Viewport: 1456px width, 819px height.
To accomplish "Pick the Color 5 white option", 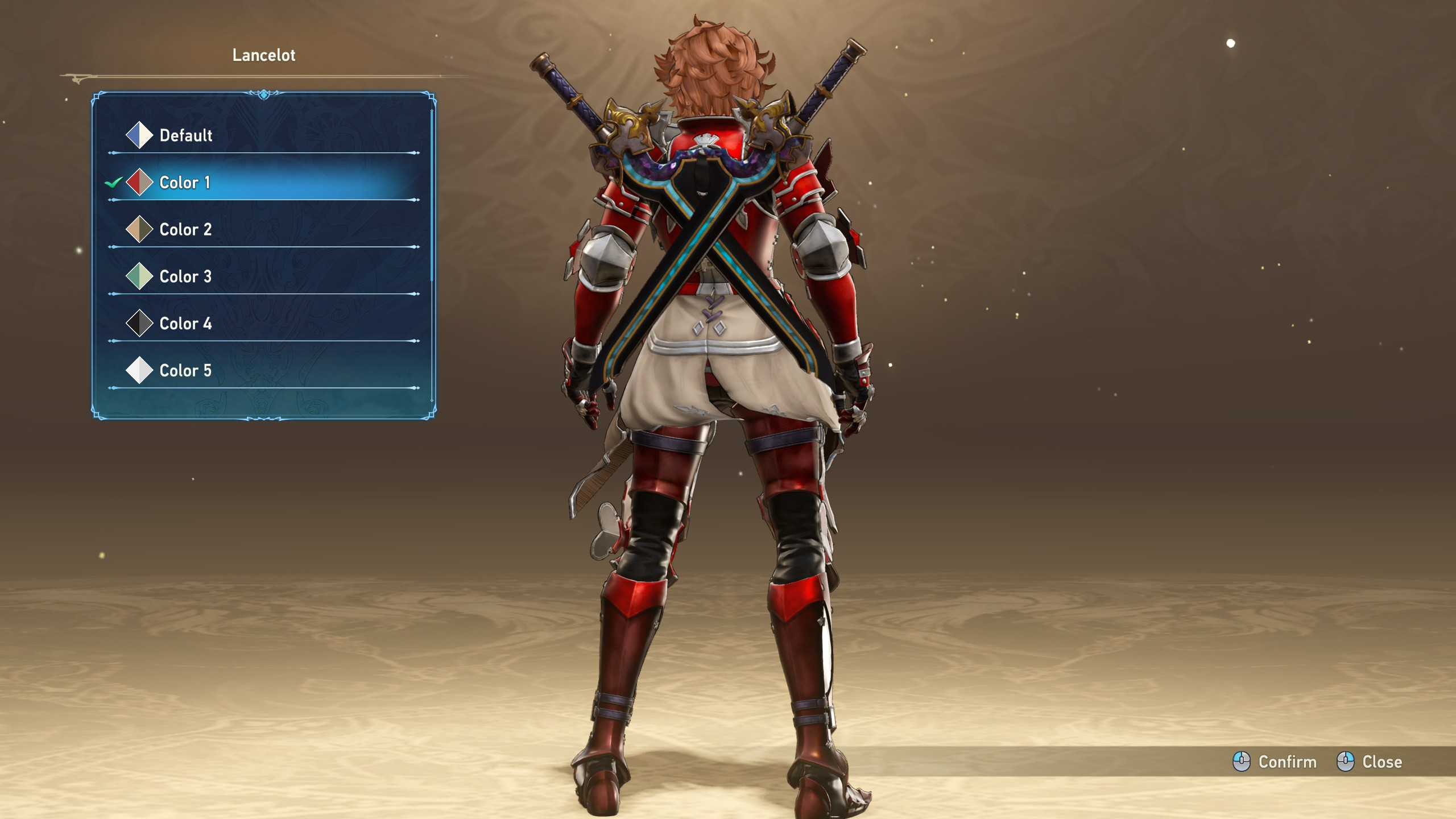I will click(x=185, y=371).
